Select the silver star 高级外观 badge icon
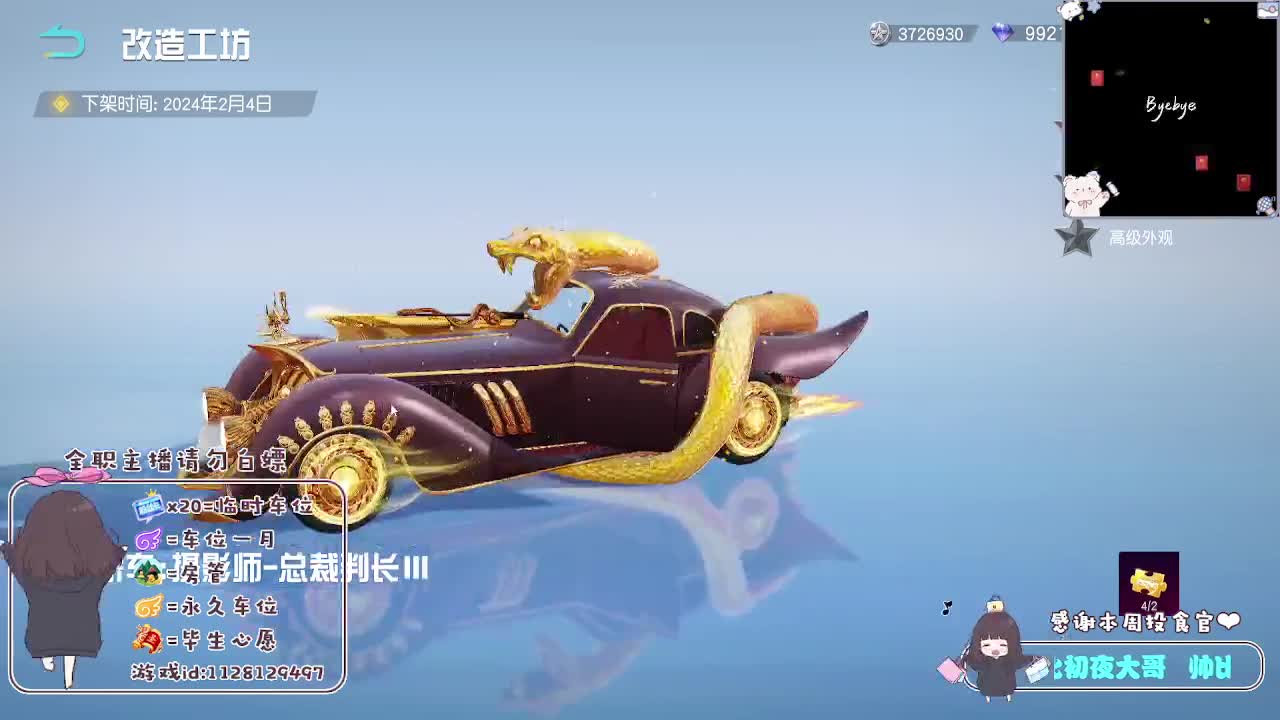1280x720 pixels. (1077, 238)
